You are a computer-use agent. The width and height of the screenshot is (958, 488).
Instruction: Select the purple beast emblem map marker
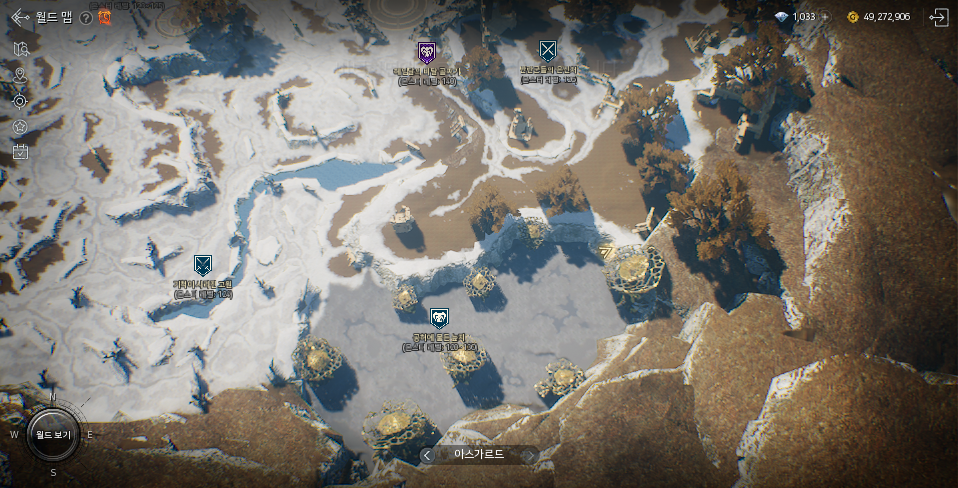pos(427,52)
